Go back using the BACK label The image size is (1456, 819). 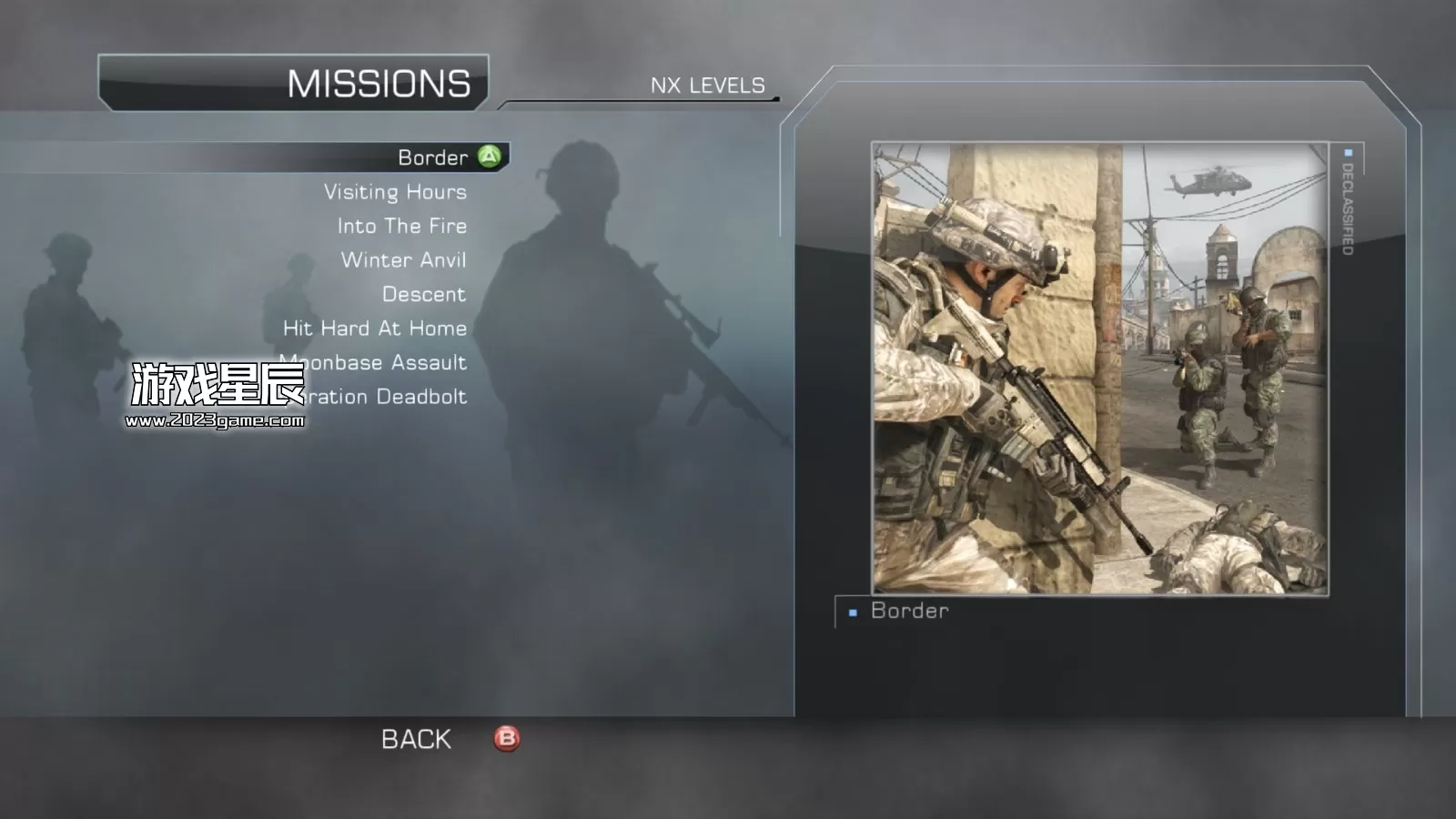click(416, 739)
